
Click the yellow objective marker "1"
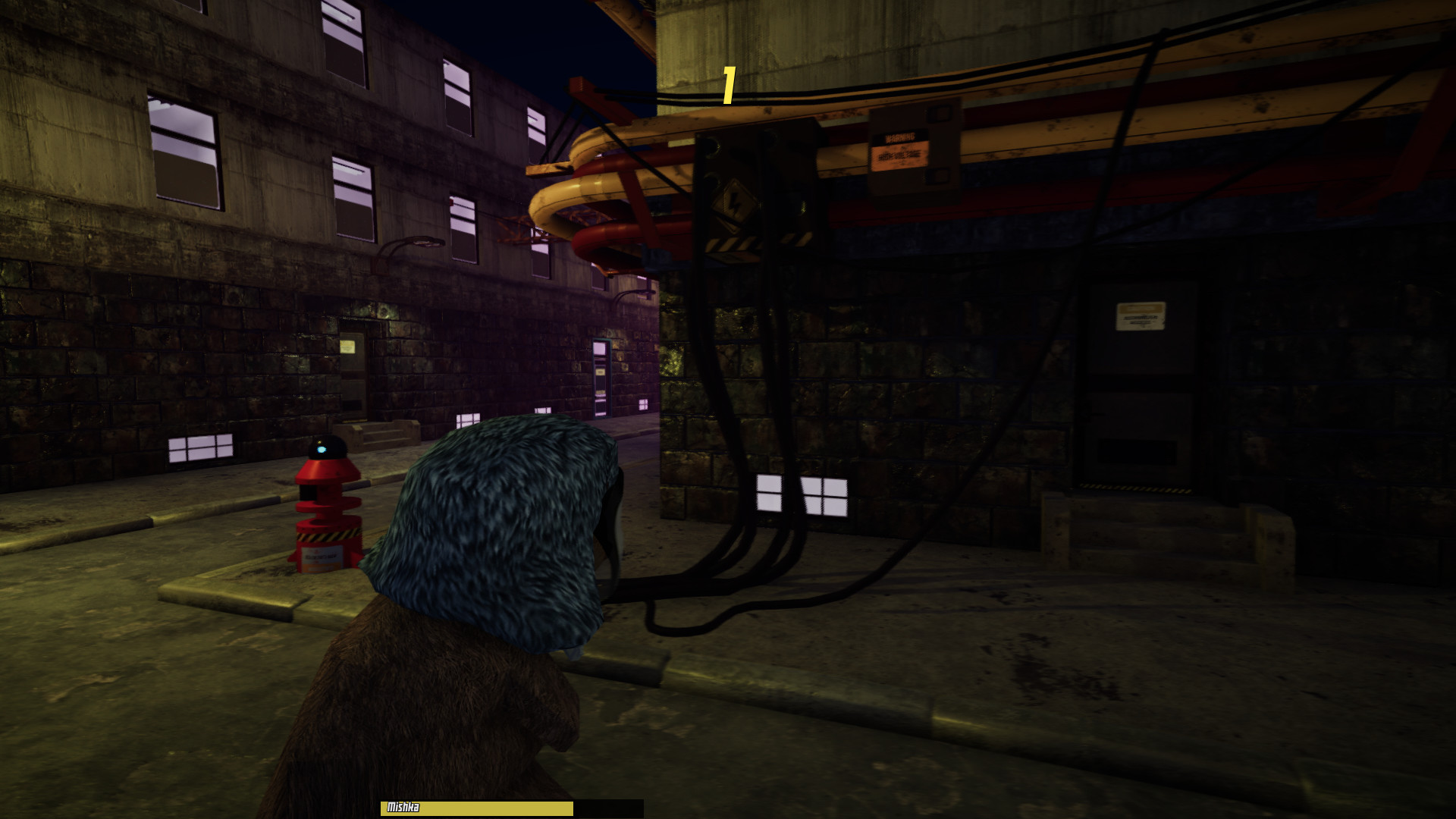coord(730,83)
